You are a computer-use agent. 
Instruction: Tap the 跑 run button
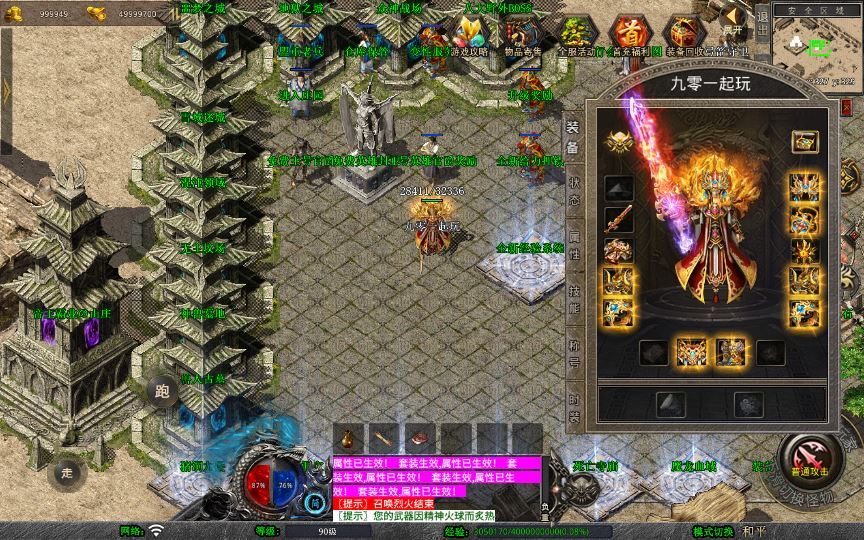click(160, 390)
